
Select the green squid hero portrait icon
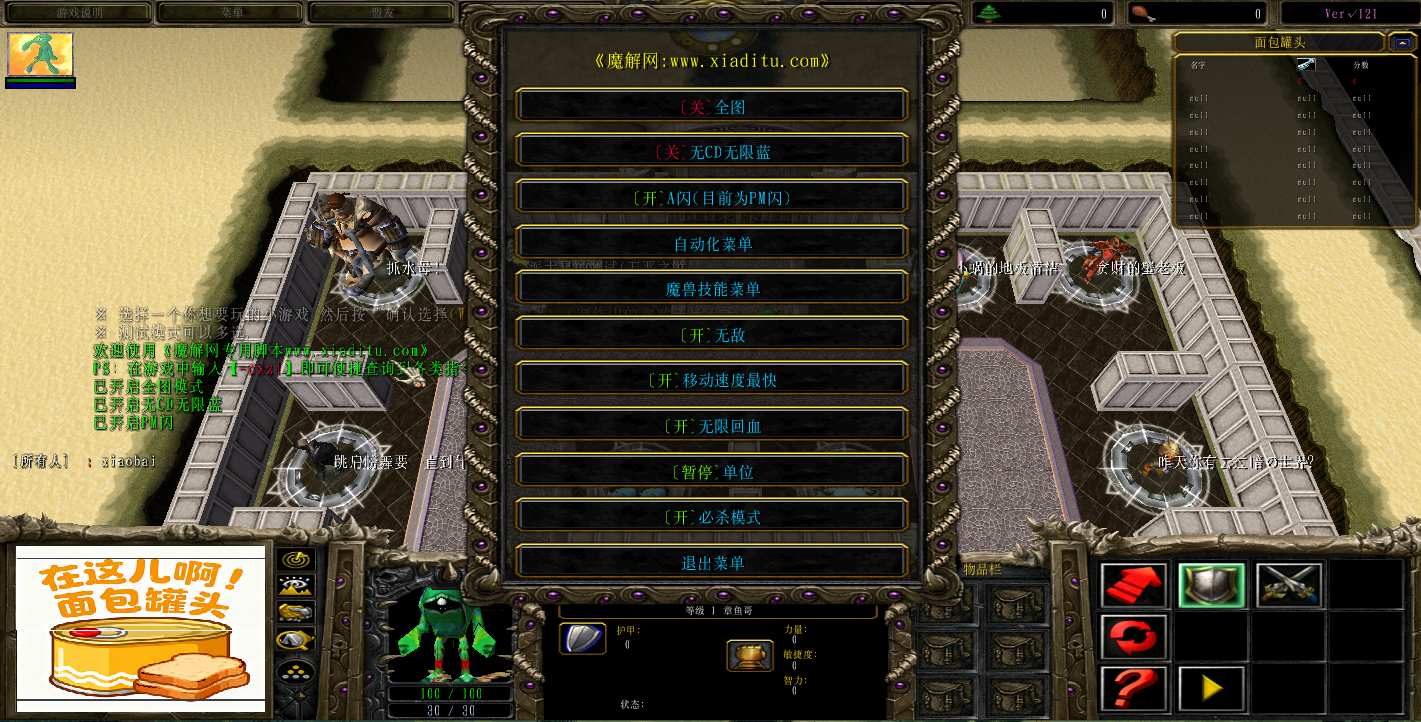41,55
